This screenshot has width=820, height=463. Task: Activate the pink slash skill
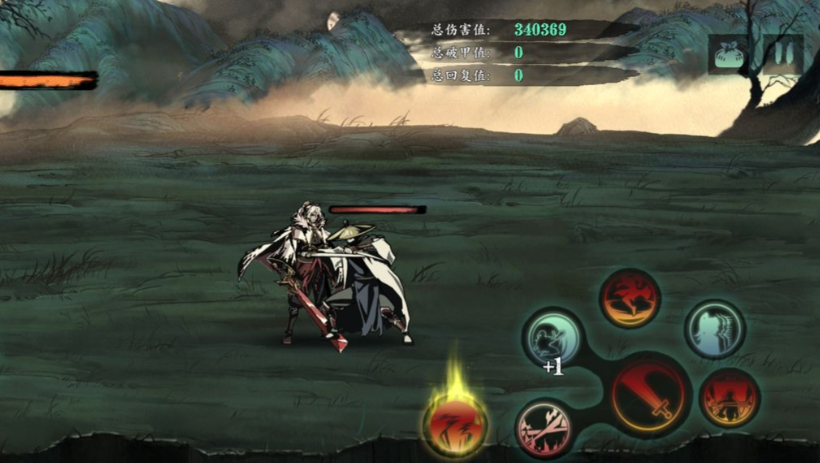[545, 427]
